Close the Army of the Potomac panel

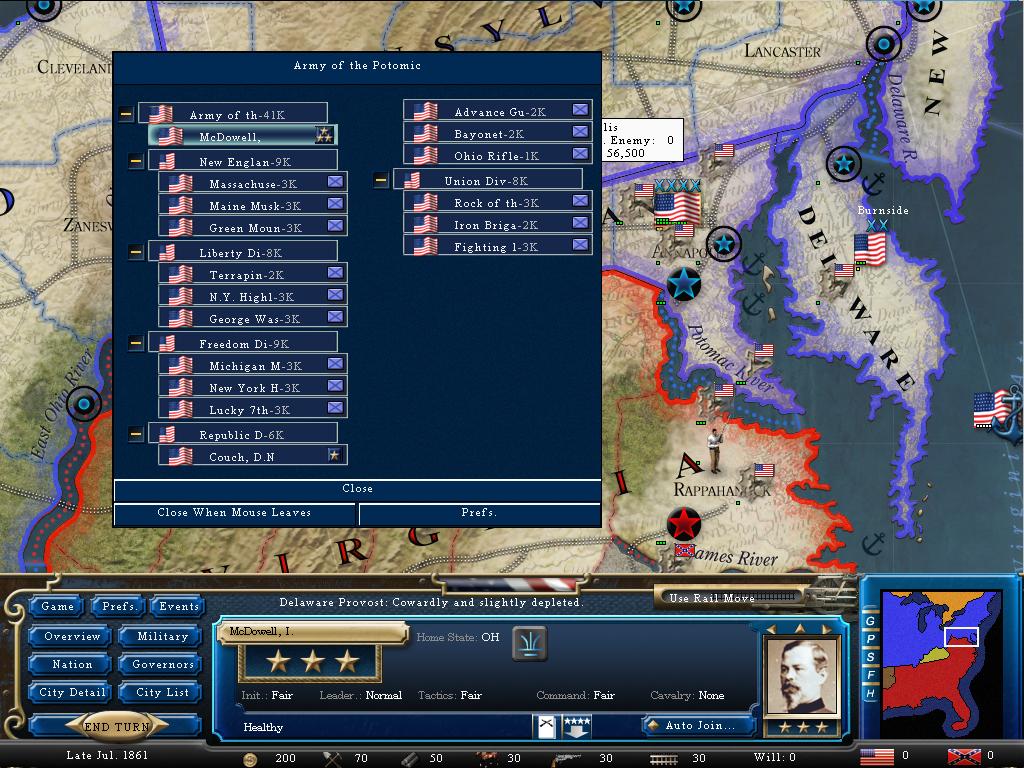pyautogui.click(x=357, y=489)
